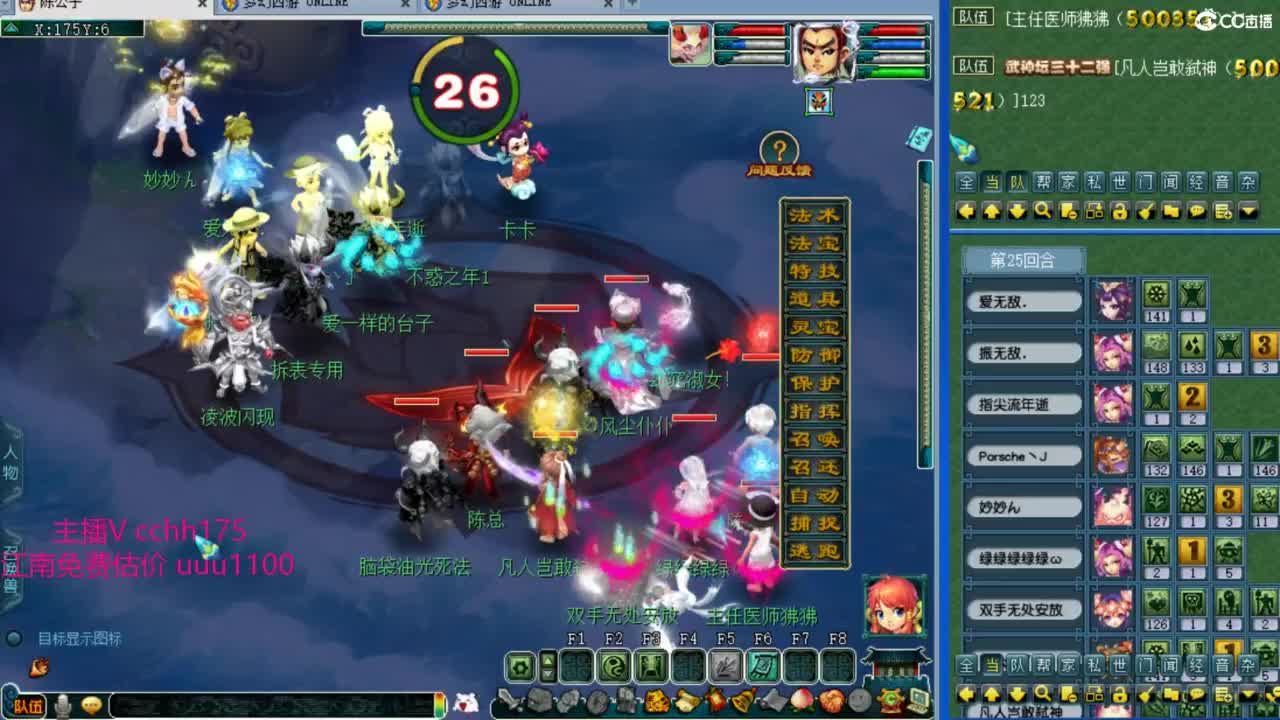
Task: Select the F2 taiji skill shortcut icon
Action: coord(611,666)
